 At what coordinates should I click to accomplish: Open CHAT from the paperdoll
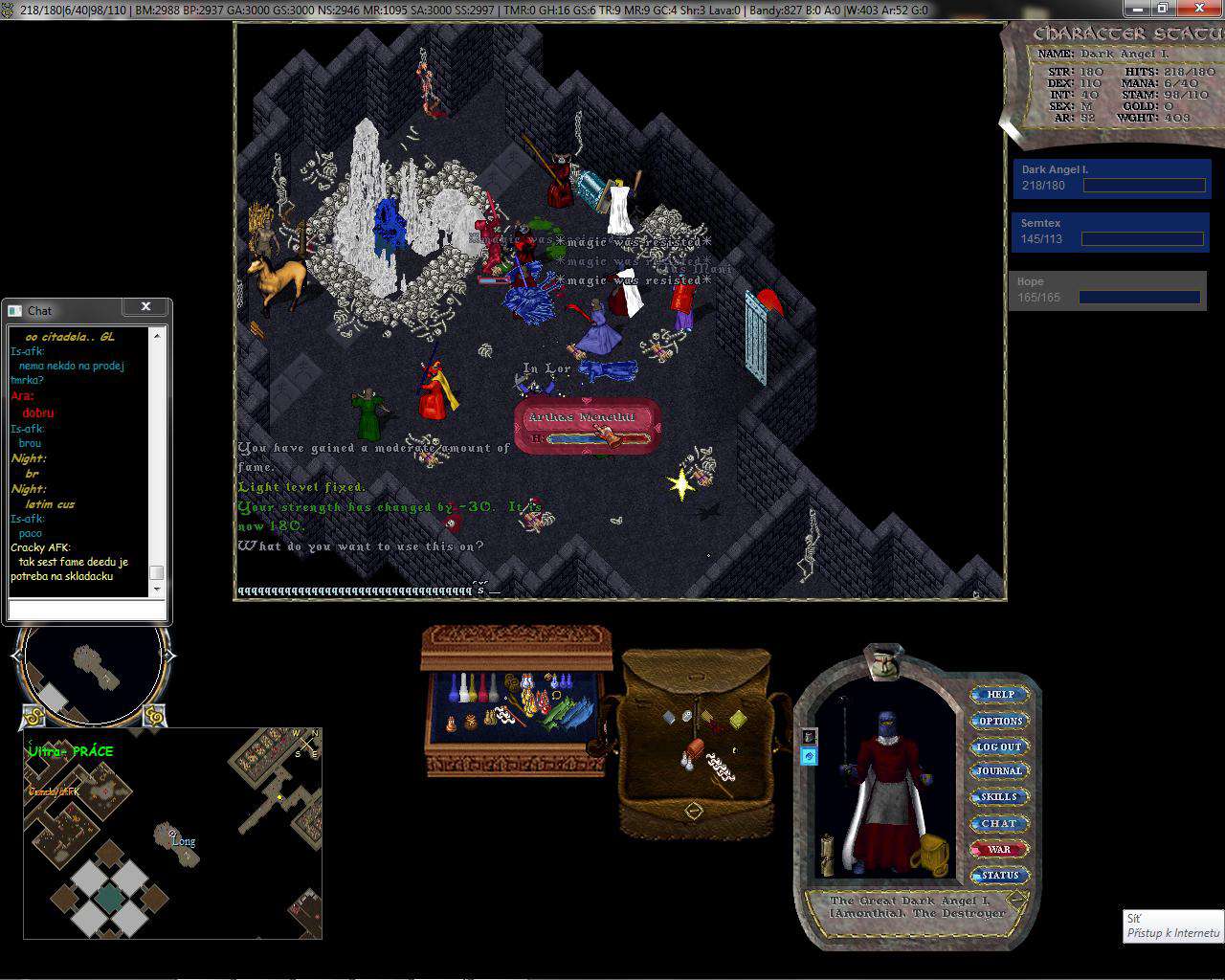pyautogui.click(x=999, y=823)
